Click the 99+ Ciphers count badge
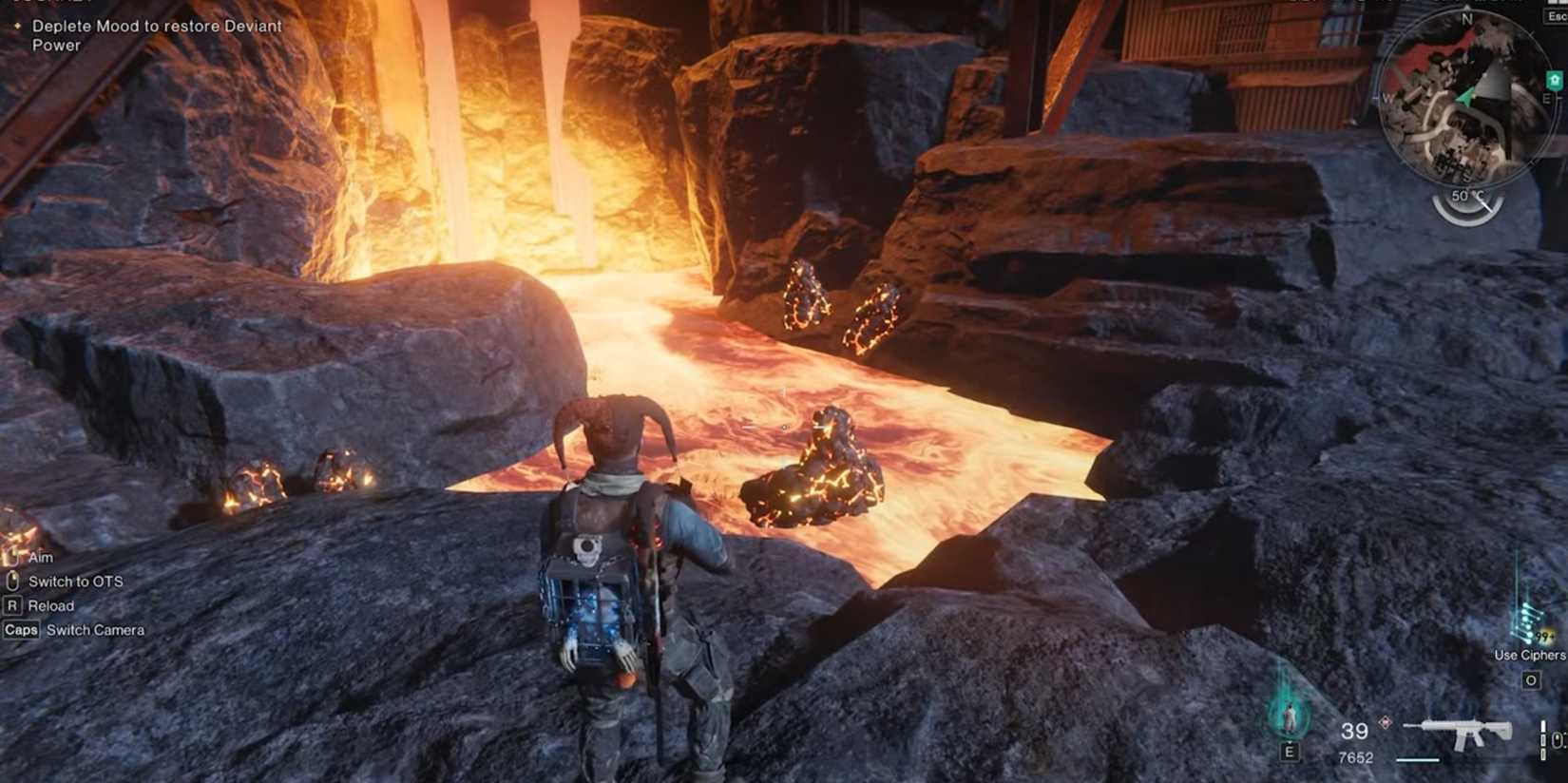Screen dimensions: 1568x783 [x=1545, y=634]
